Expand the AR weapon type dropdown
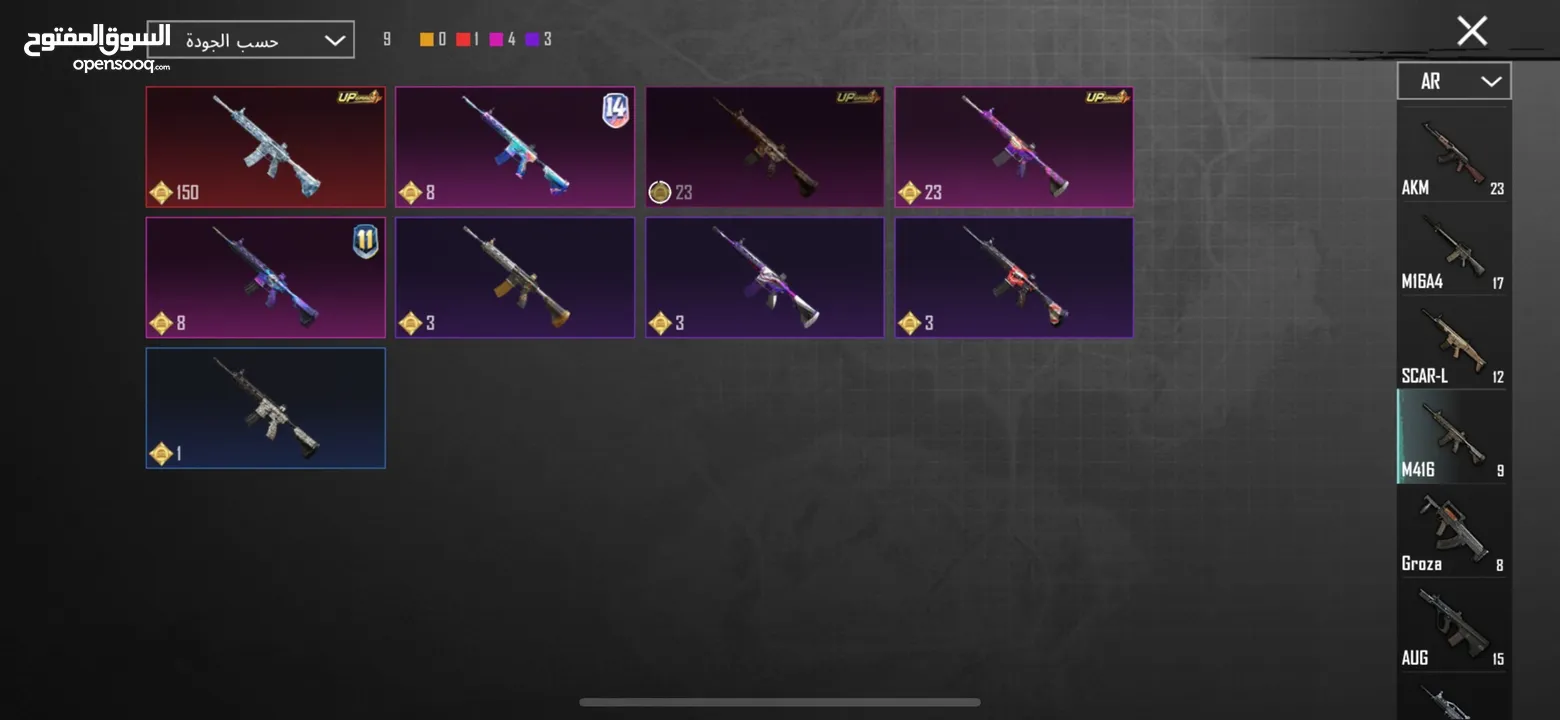The width and height of the screenshot is (1560, 720). pos(1453,80)
